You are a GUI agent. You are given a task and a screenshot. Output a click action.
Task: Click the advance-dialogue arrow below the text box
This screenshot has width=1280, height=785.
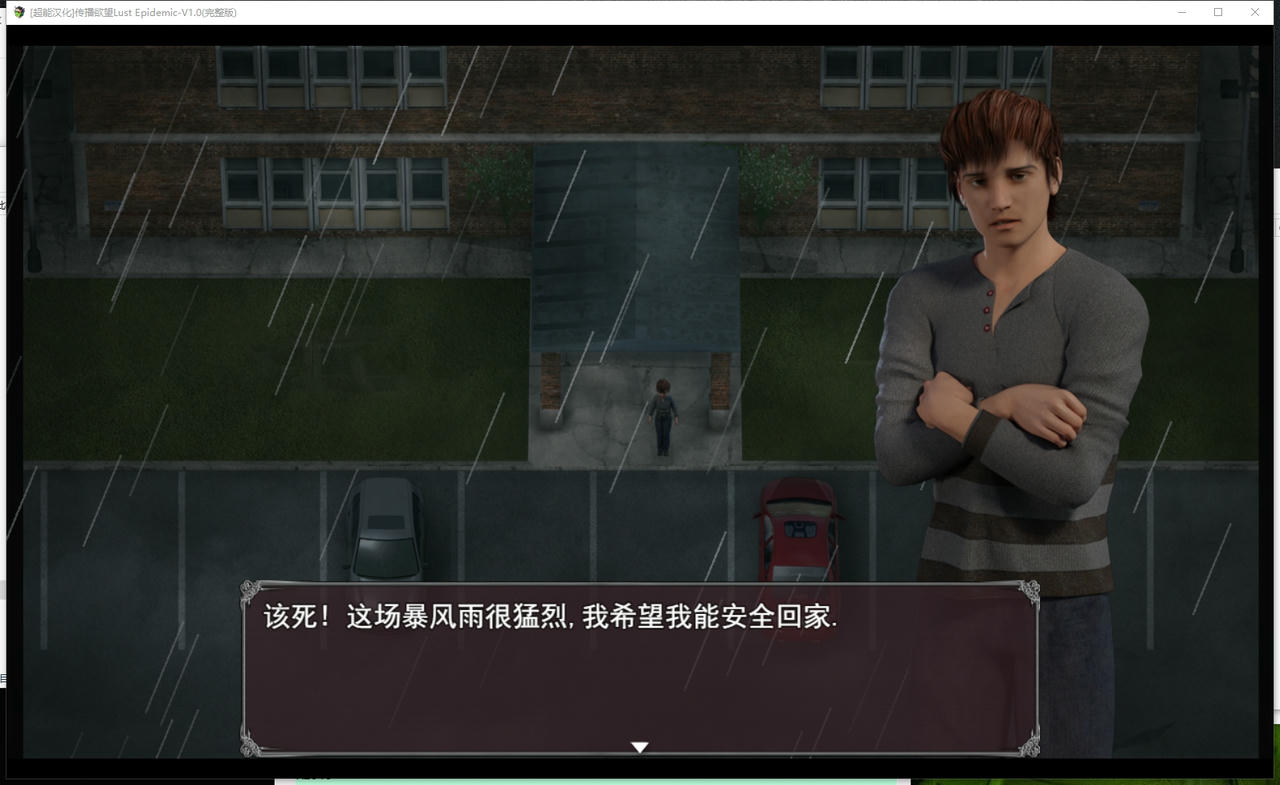pyautogui.click(x=639, y=746)
